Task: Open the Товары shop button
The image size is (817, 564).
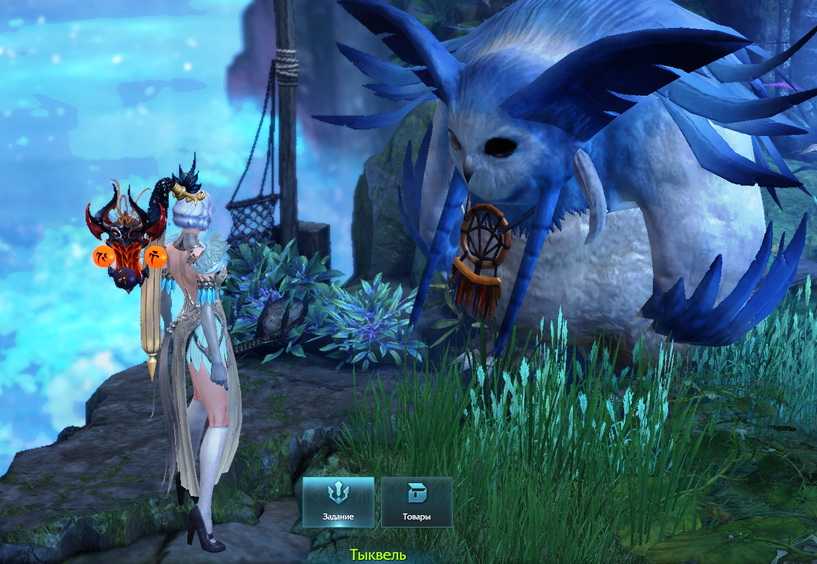Action: (x=416, y=501)
